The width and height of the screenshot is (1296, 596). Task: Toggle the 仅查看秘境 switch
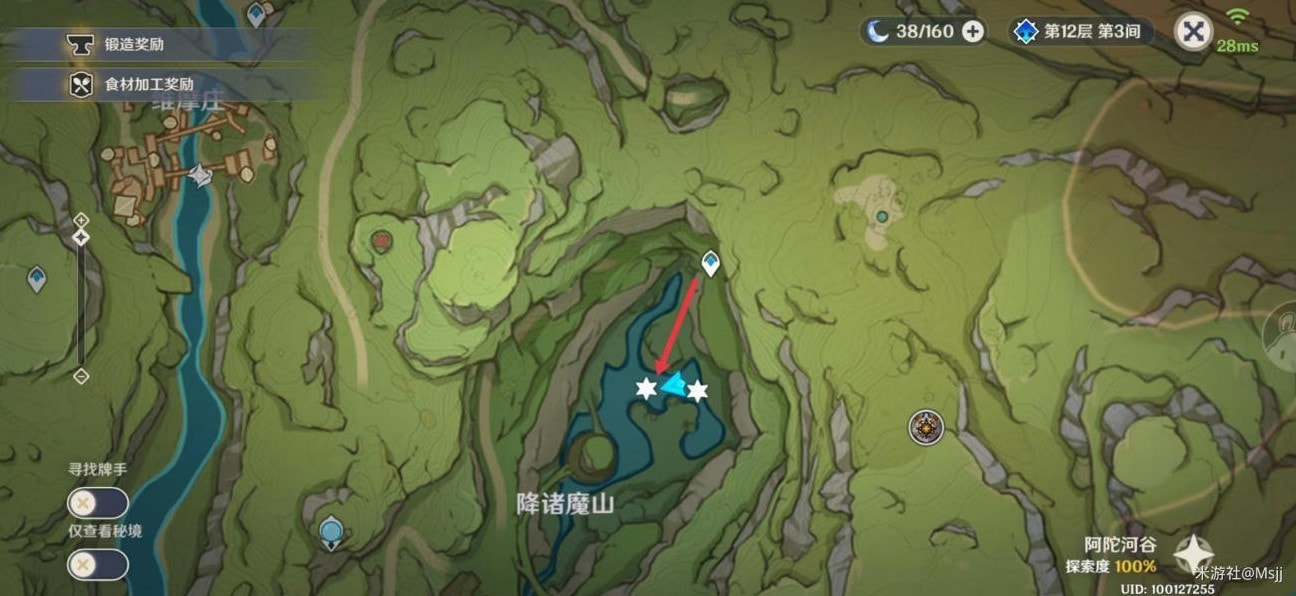coord(97,565)
